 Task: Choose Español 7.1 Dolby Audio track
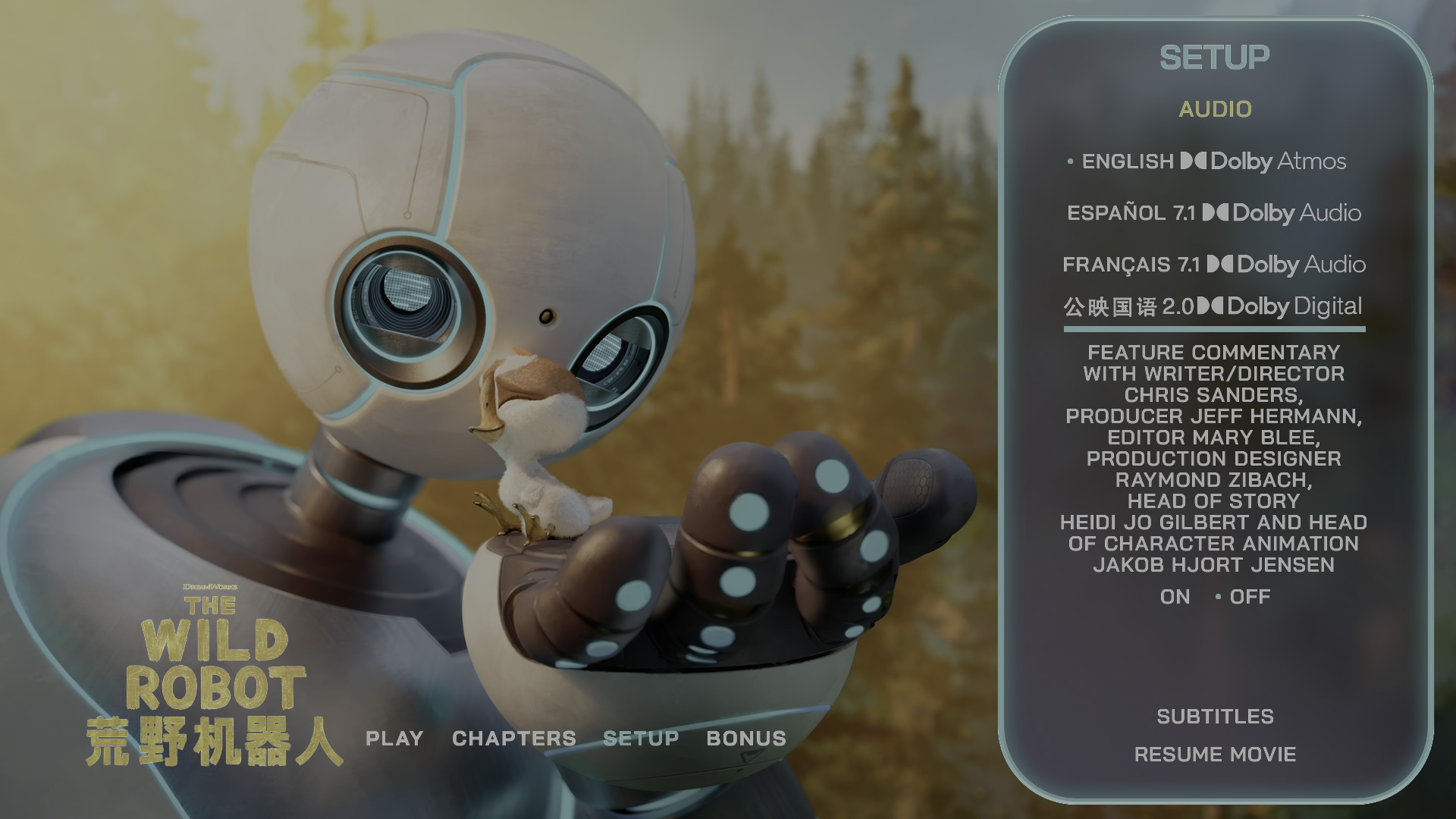(1213, 213)
